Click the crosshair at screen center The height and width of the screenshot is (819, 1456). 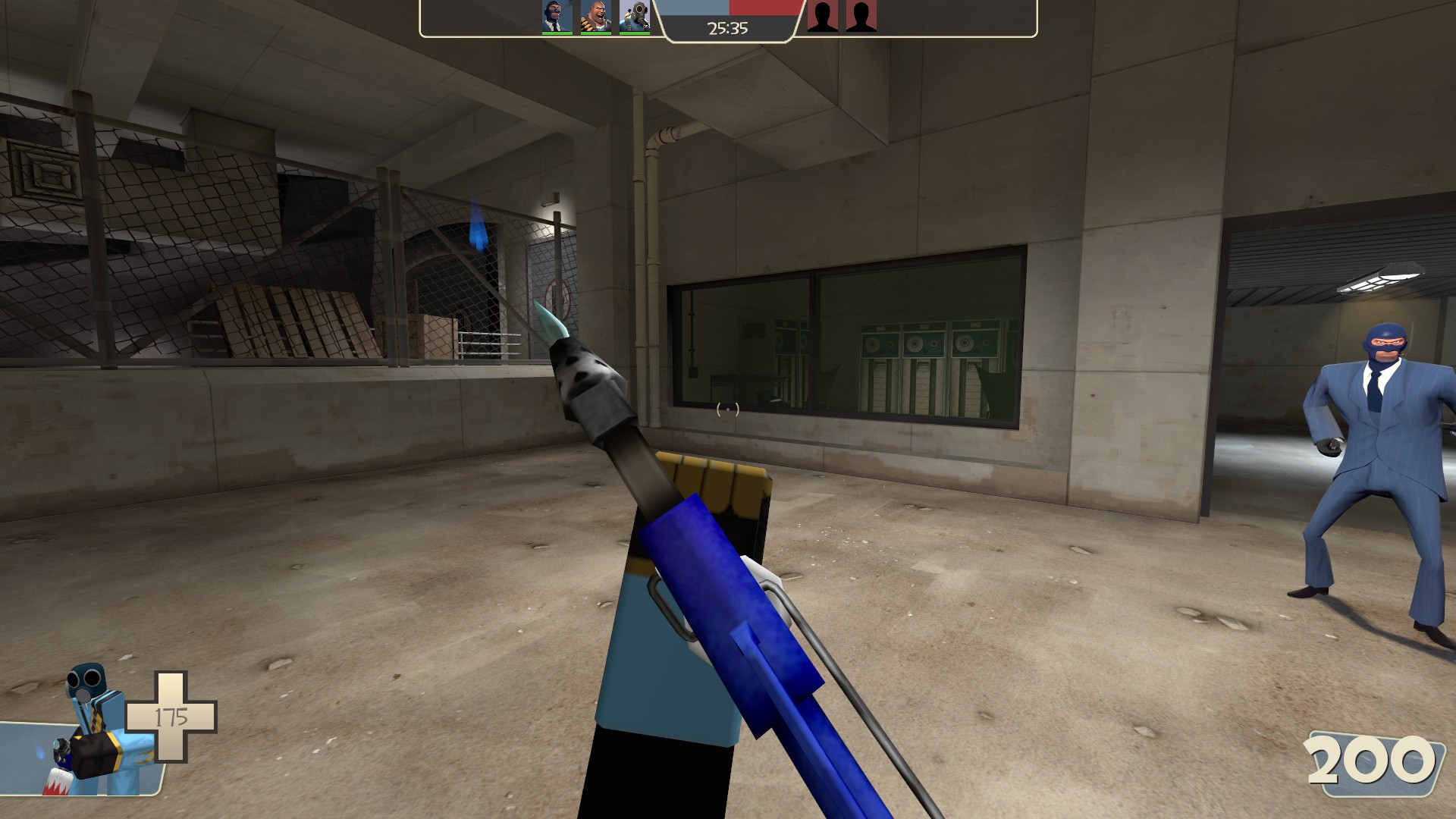tap(728, 409)
